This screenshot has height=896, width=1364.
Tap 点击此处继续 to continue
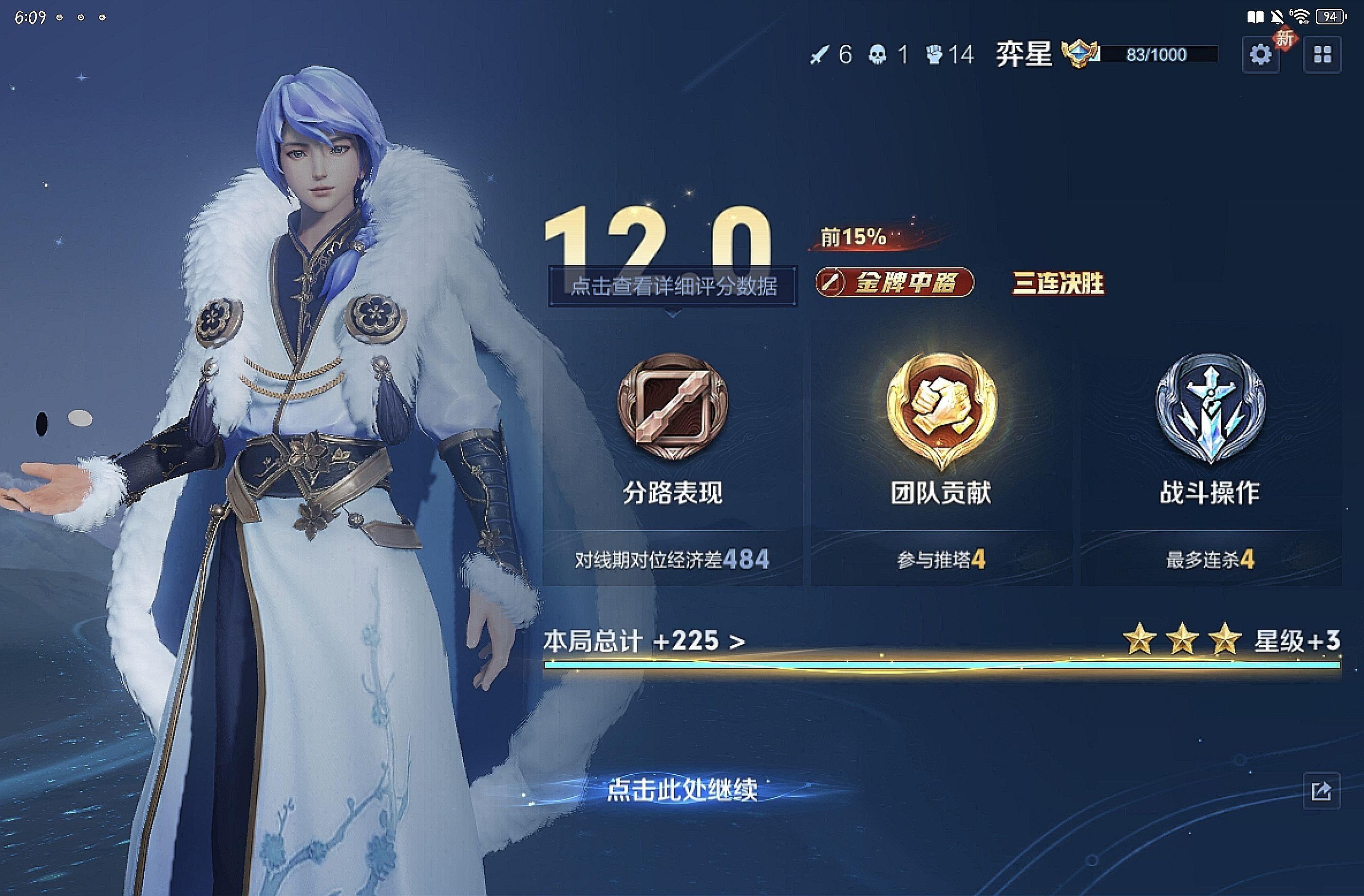[x=682, y=789]
